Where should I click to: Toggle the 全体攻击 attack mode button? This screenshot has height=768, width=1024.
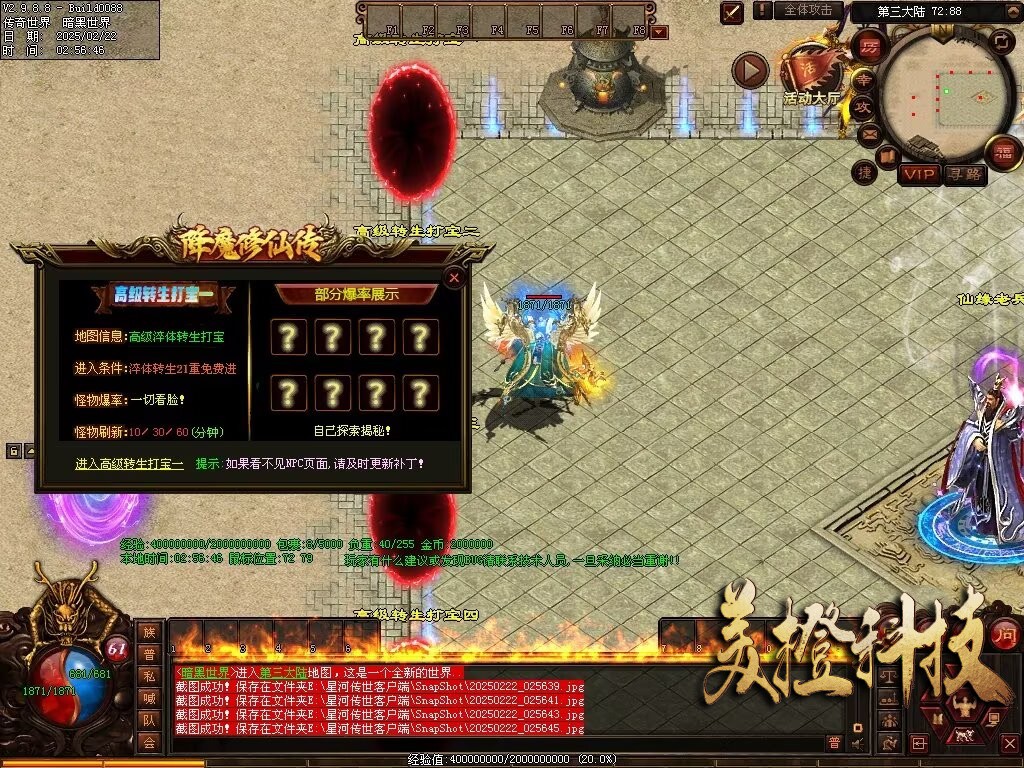click(x=807, y=10)
